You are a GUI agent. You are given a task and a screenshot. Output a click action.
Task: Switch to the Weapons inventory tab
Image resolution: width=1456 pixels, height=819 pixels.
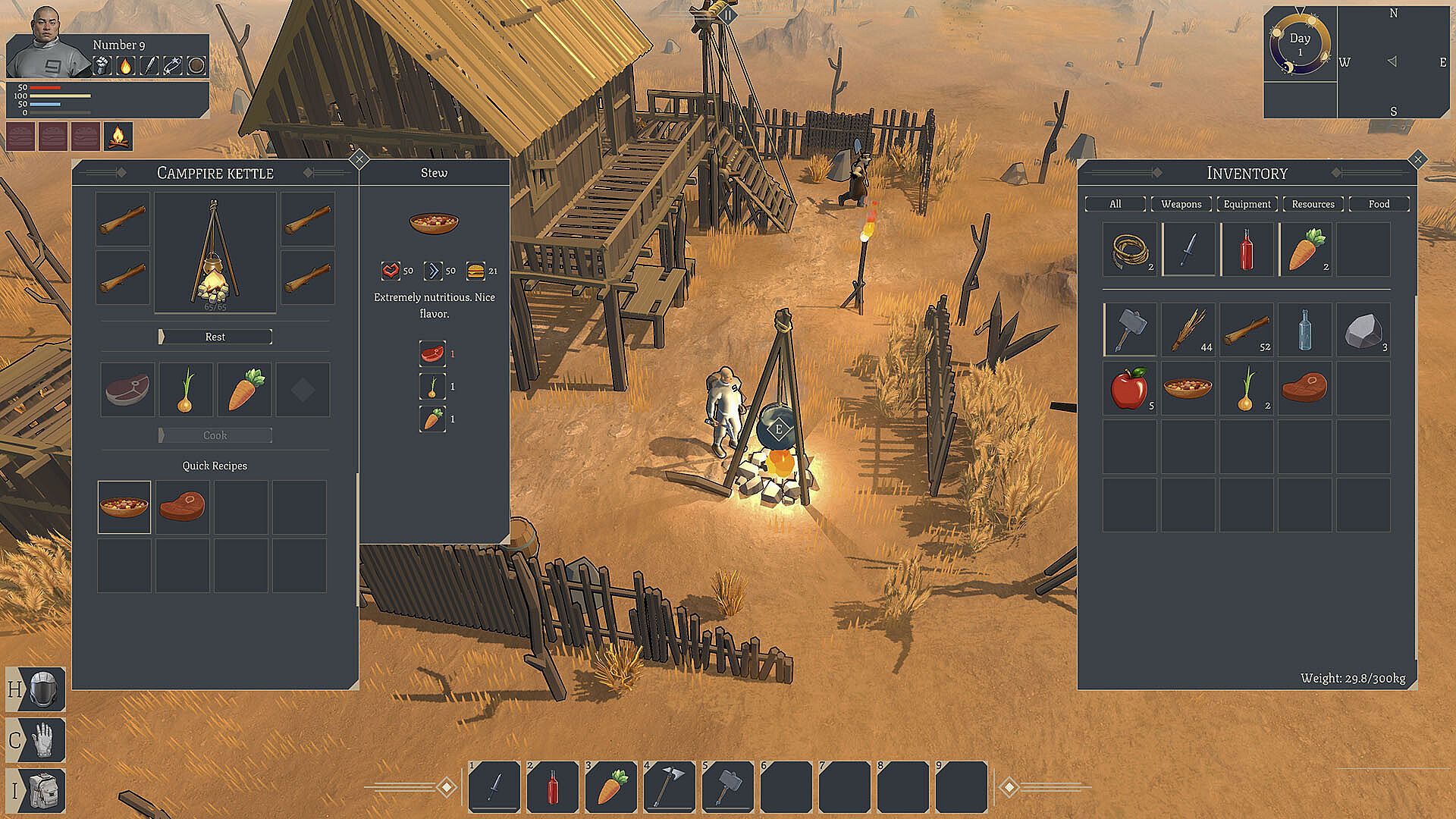[x=1181, y=204]
